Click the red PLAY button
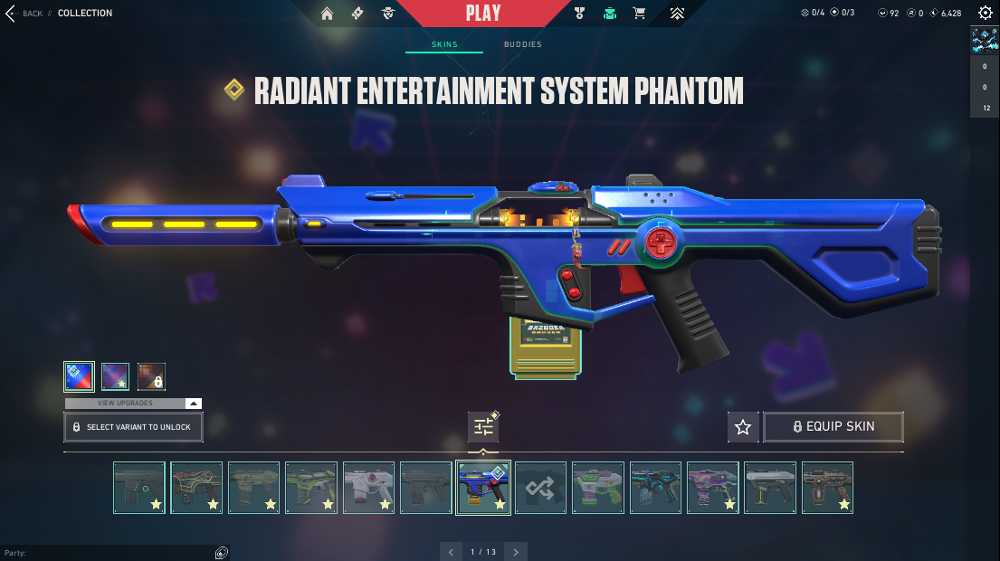Image resolution: width=1000 pixels, height=561 pixels. pyautogui.click(x=483, y=13)
